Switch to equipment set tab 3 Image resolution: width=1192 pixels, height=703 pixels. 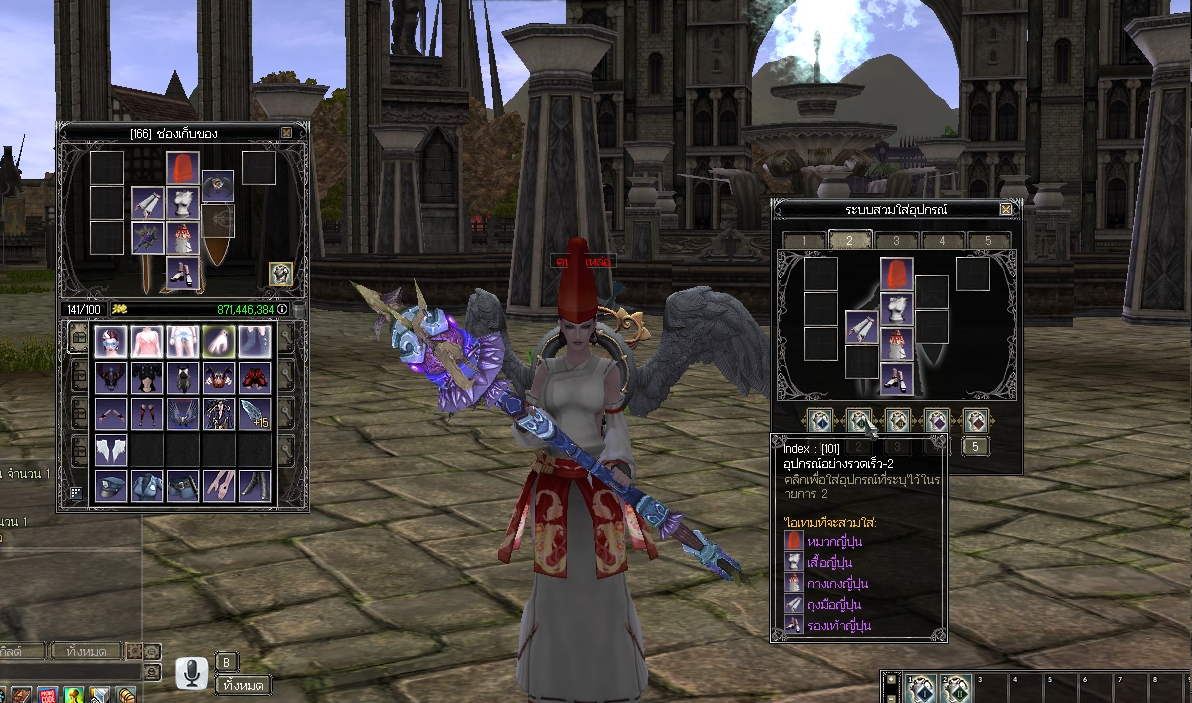(897, 241)
